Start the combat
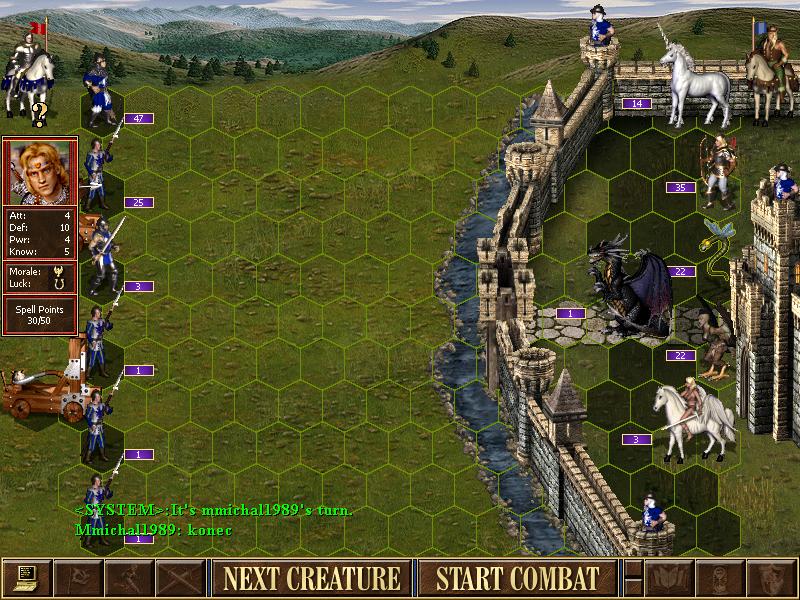Viewport: 800px width, 600px height. pyautogui.click(x=517, y=578)
